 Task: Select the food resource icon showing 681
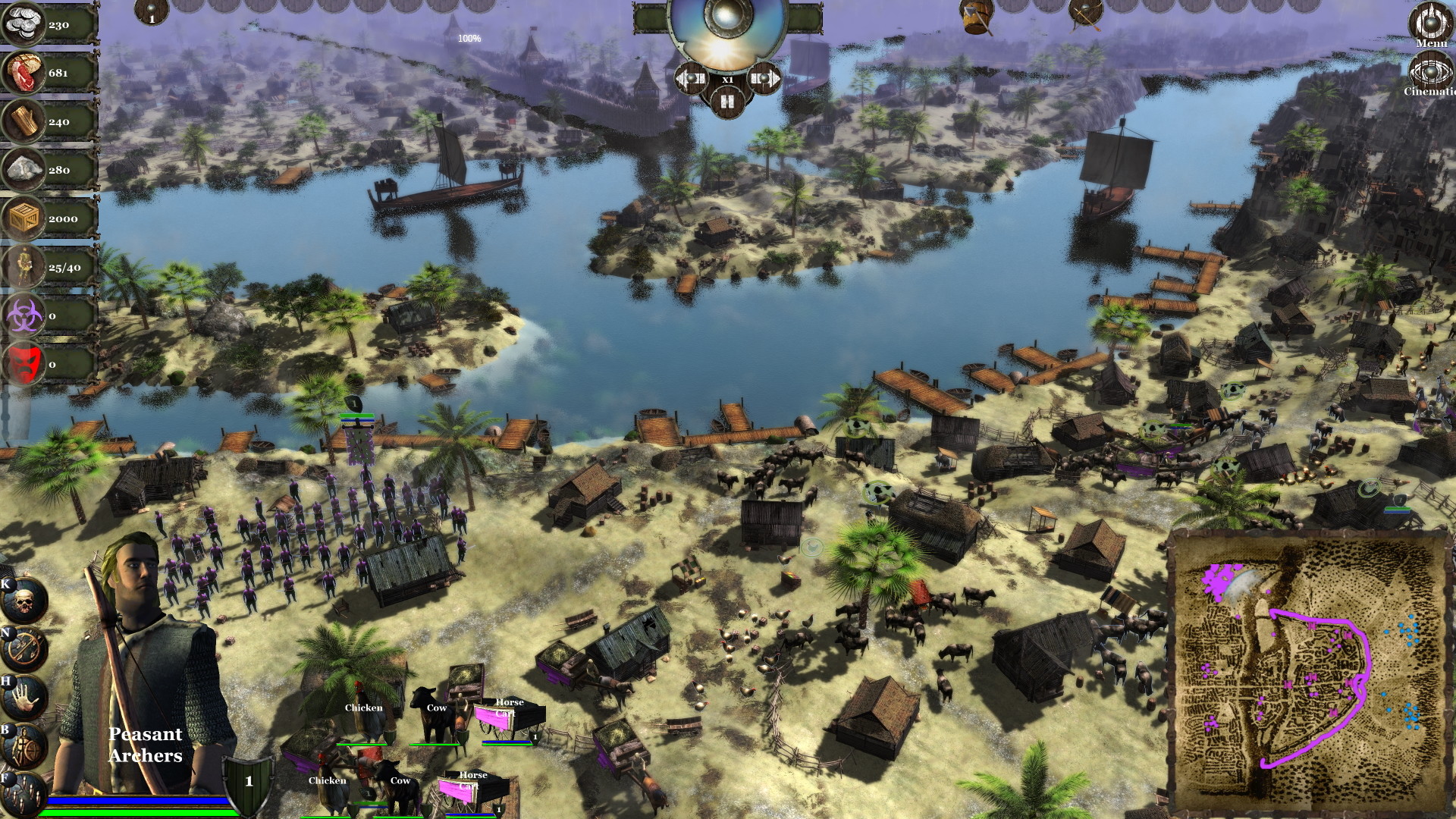23,74
